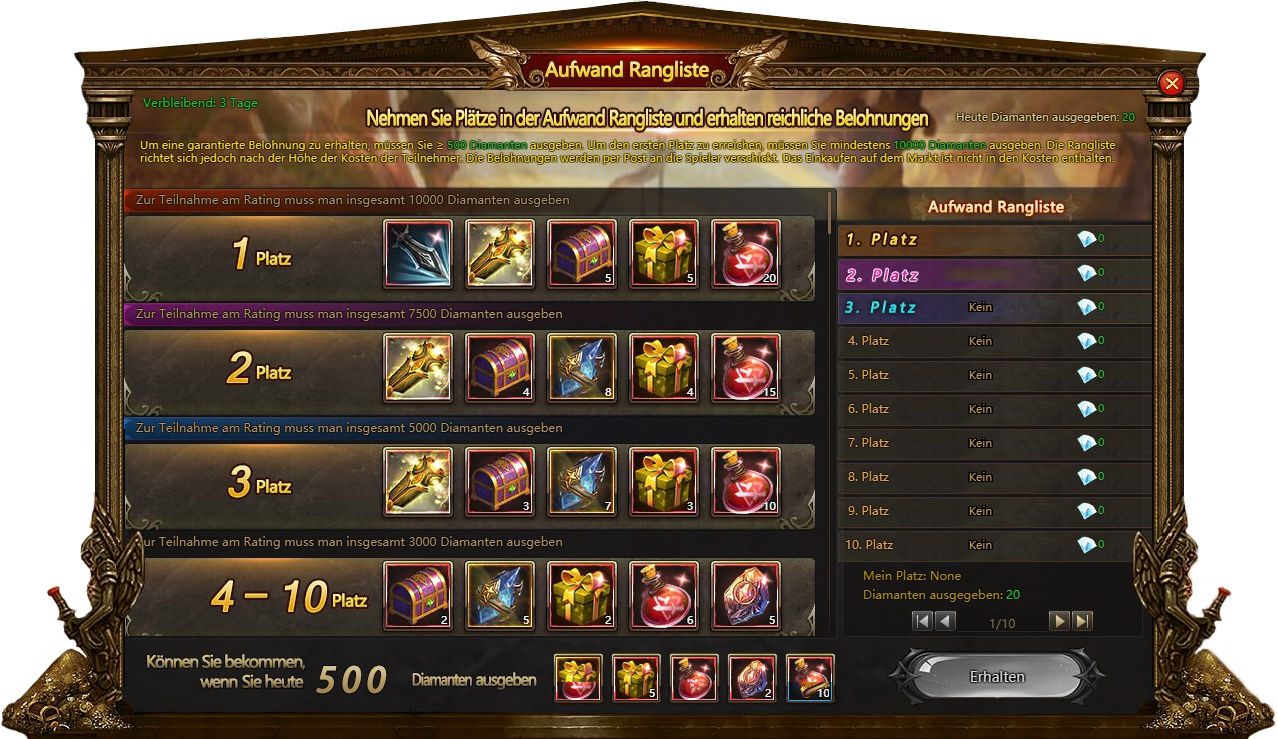Click the reward list scrollbar
Image resolution: width=1278 pixels, height=739 pixels.
832,212
